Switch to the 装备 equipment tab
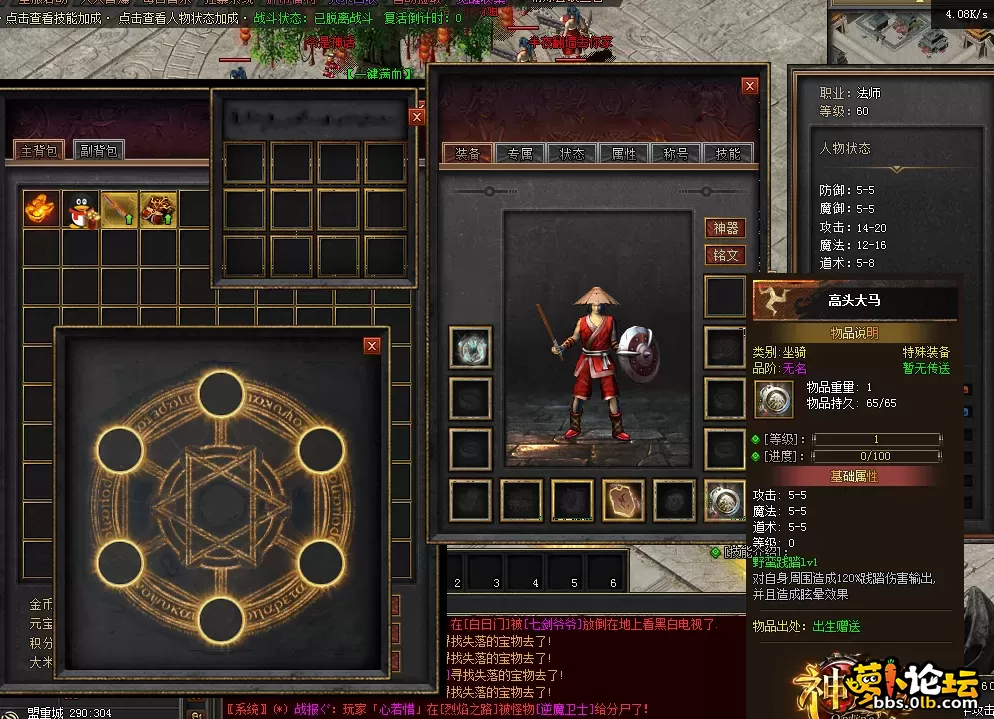994x719 pixels. pyautogui.click(x=468, y=154)
